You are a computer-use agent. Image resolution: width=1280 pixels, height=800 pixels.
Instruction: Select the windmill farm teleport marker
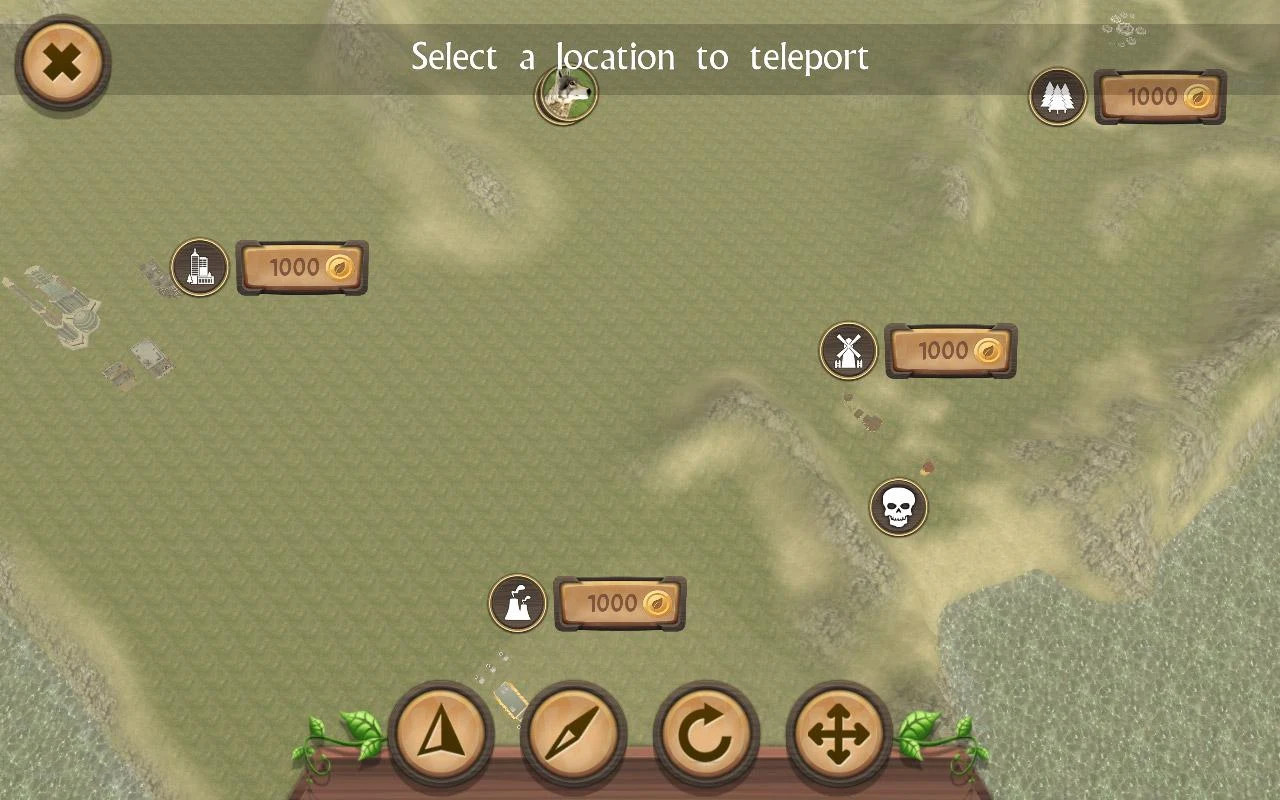pyautogui.click(x=848, y=351)
